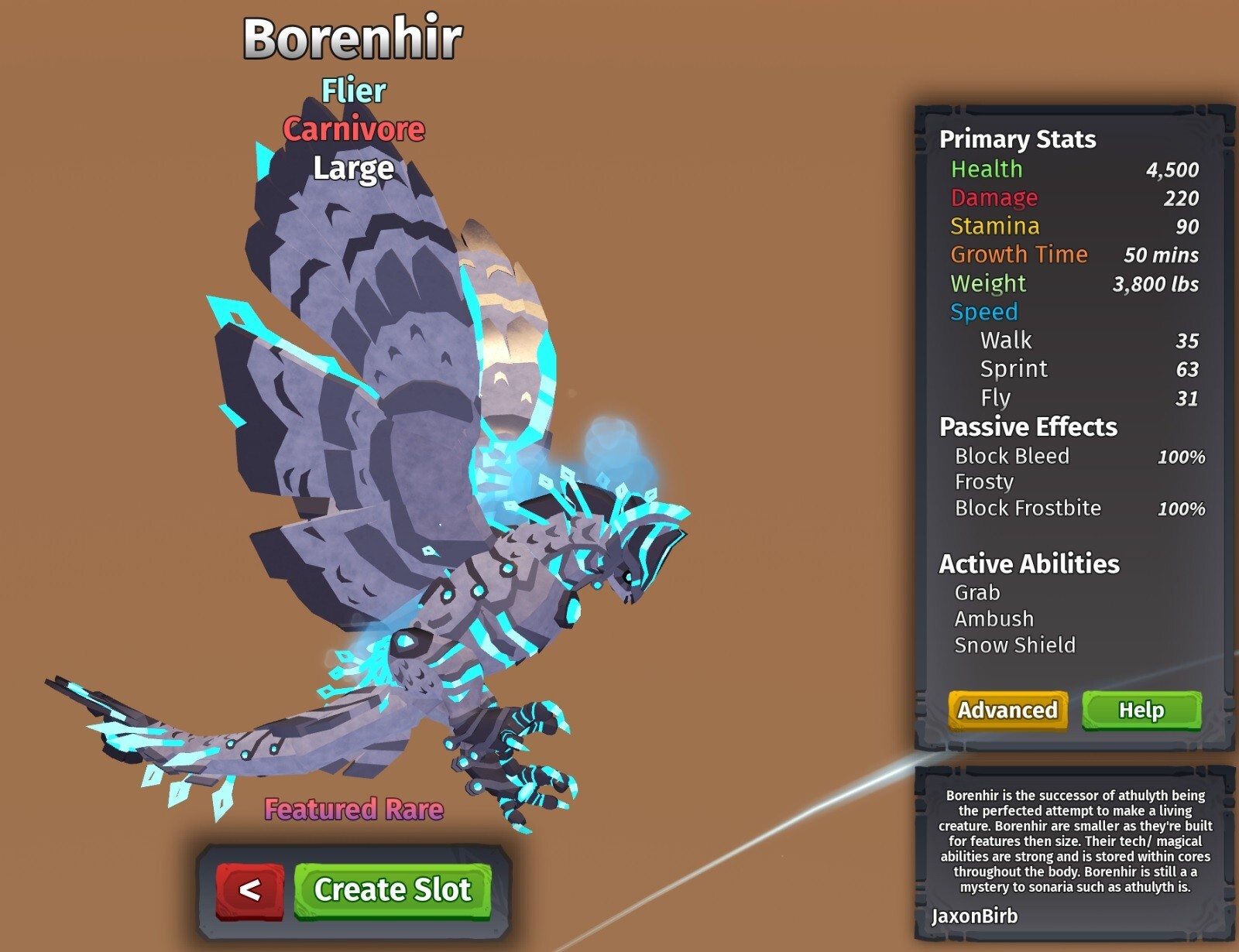Image resolution: width=1239 pixels, height=952 pixels.
Task: Open the Help menu
Action: tap(1141, 710)
